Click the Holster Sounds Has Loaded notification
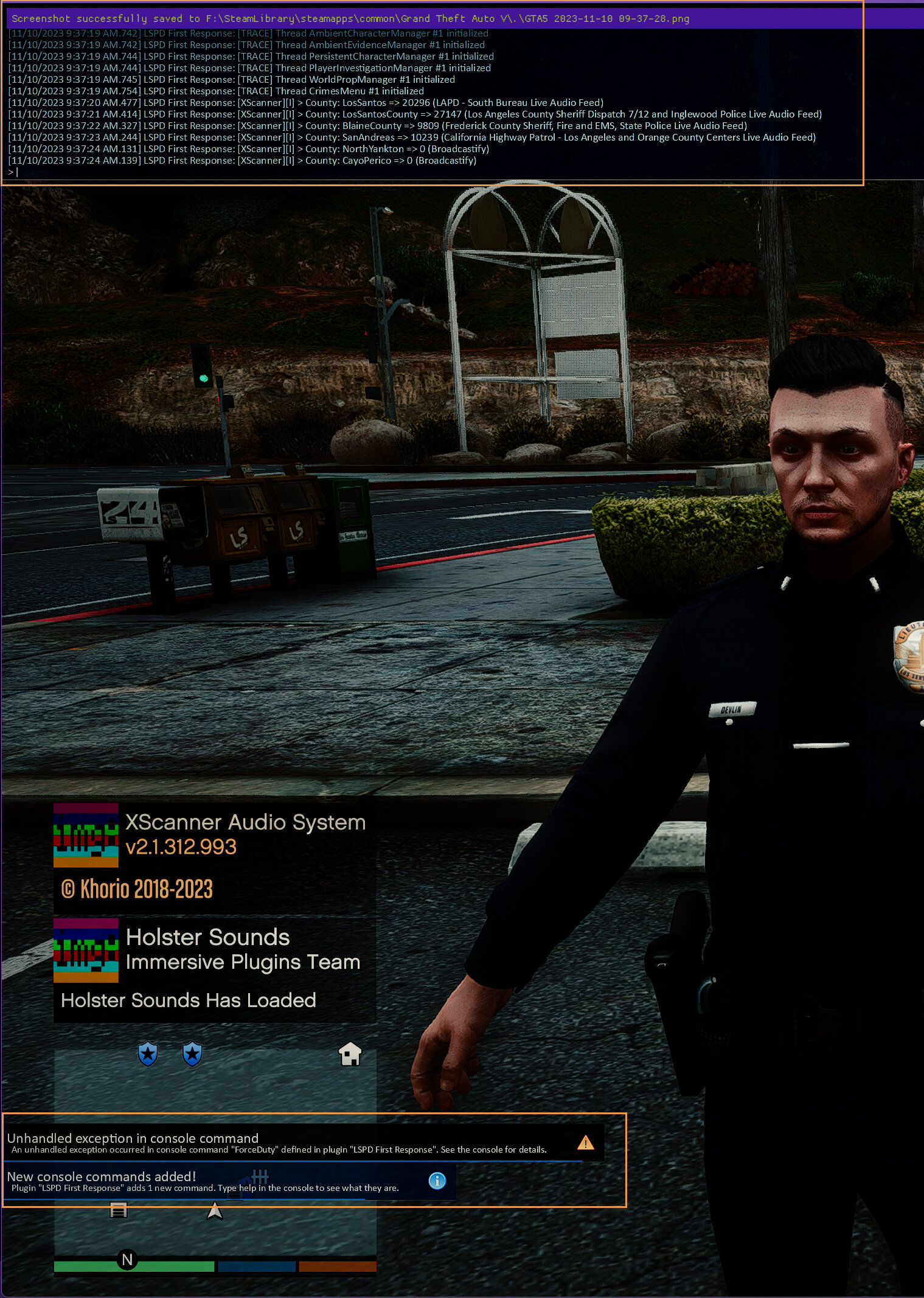 click(x=214, y=971)
